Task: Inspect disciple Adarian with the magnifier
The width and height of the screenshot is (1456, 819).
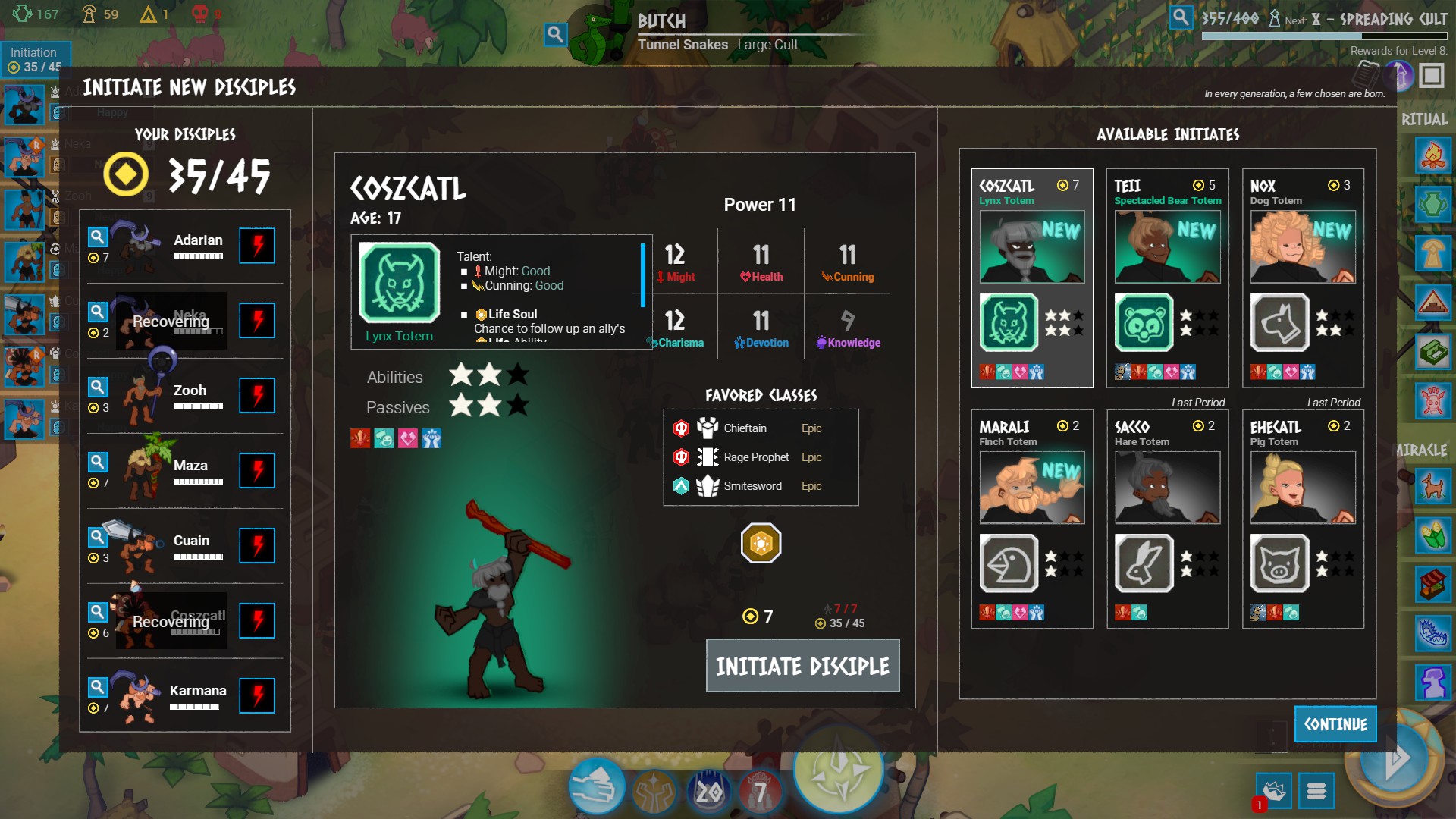Action: pos(98,237)
